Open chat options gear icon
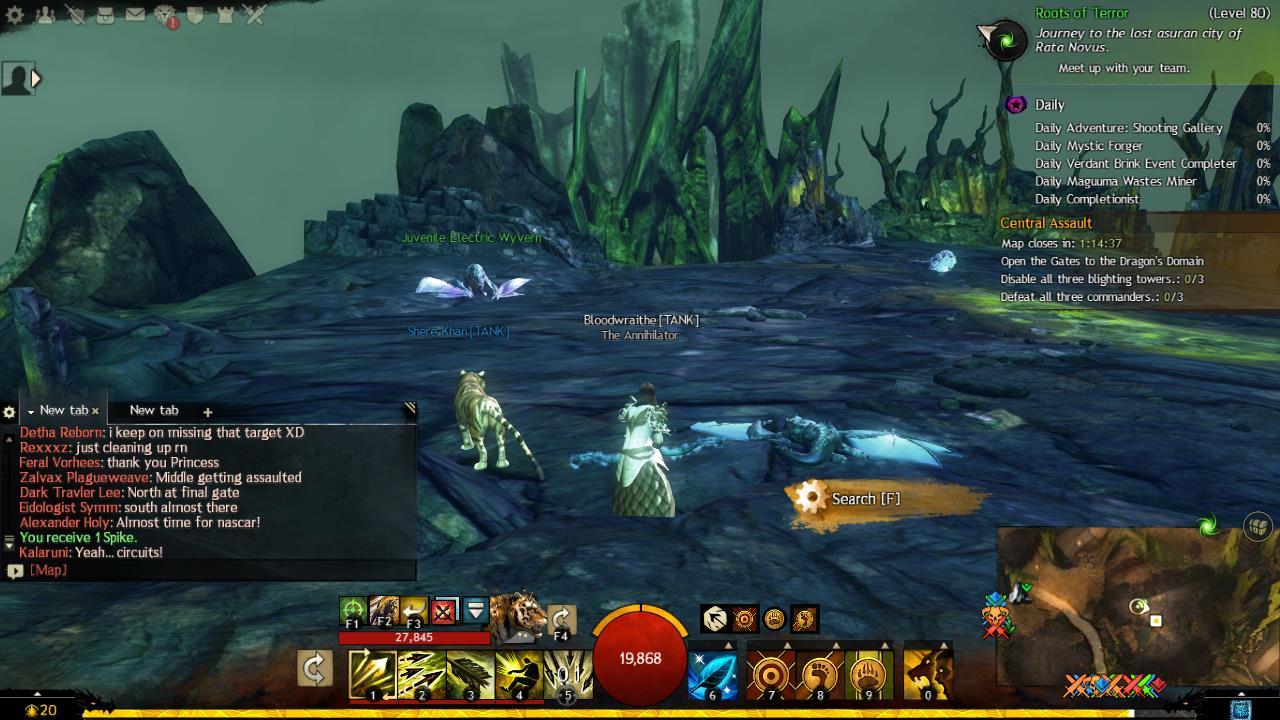 click(x=9, y=412)
